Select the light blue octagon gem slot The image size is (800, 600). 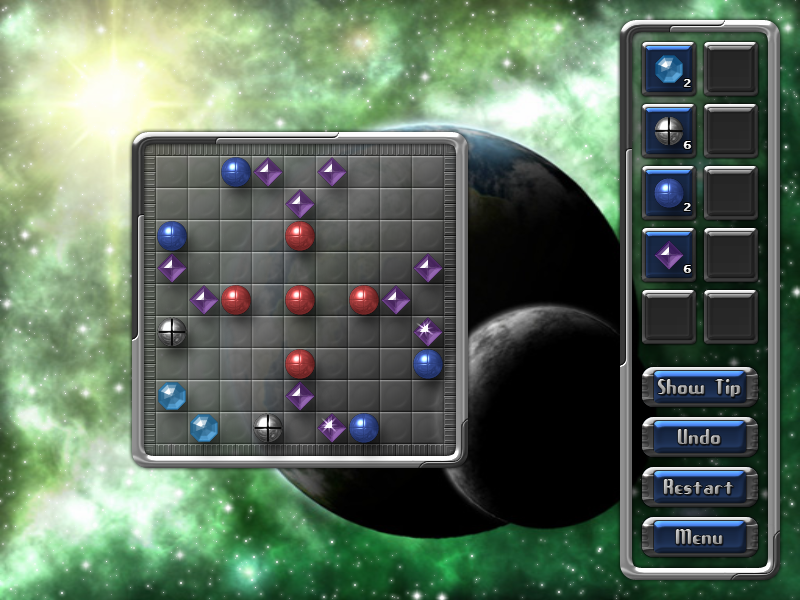point(668,68)
